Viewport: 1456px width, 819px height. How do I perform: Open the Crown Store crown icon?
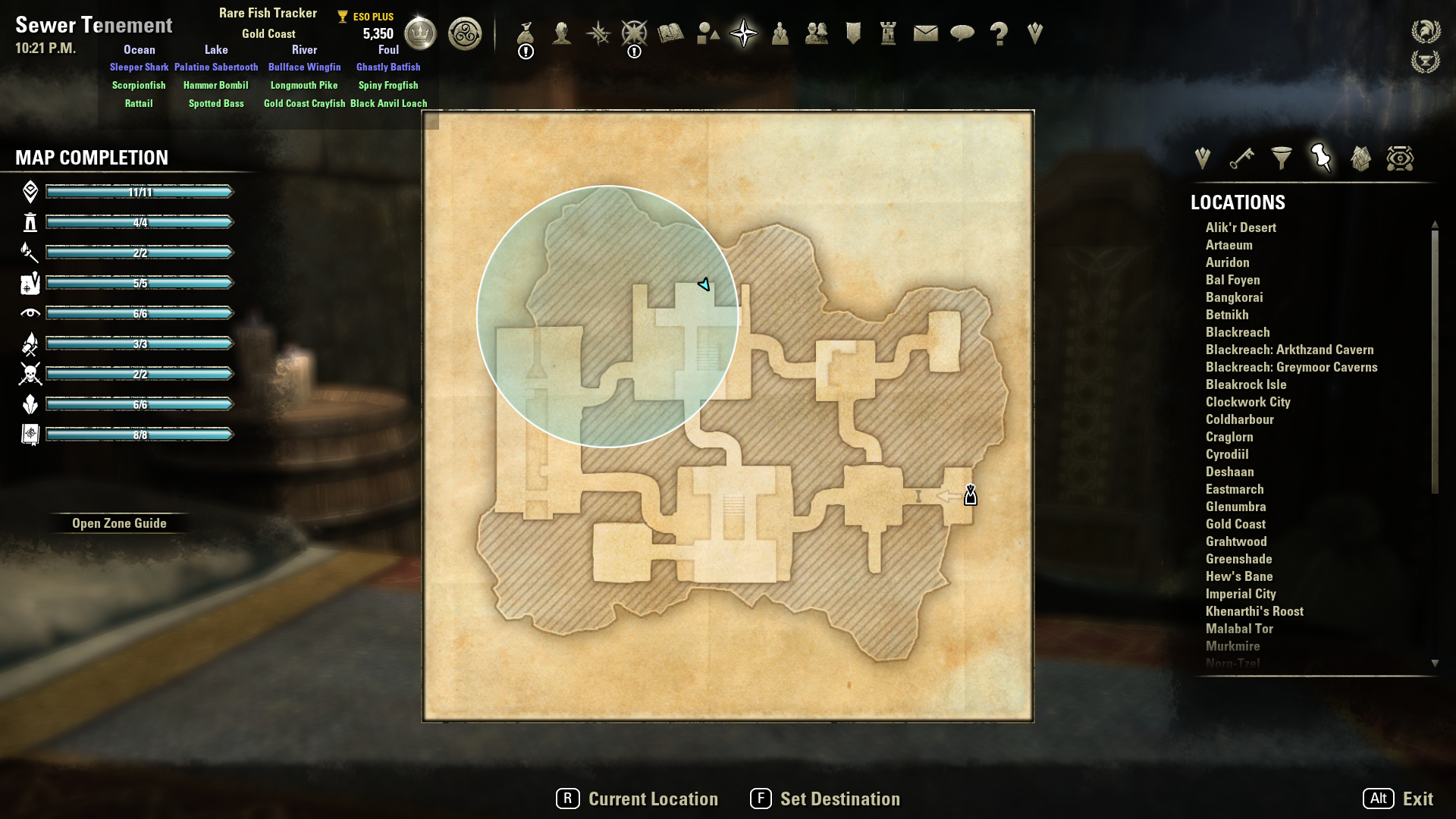pyautogui.click(x=420, y=33)
